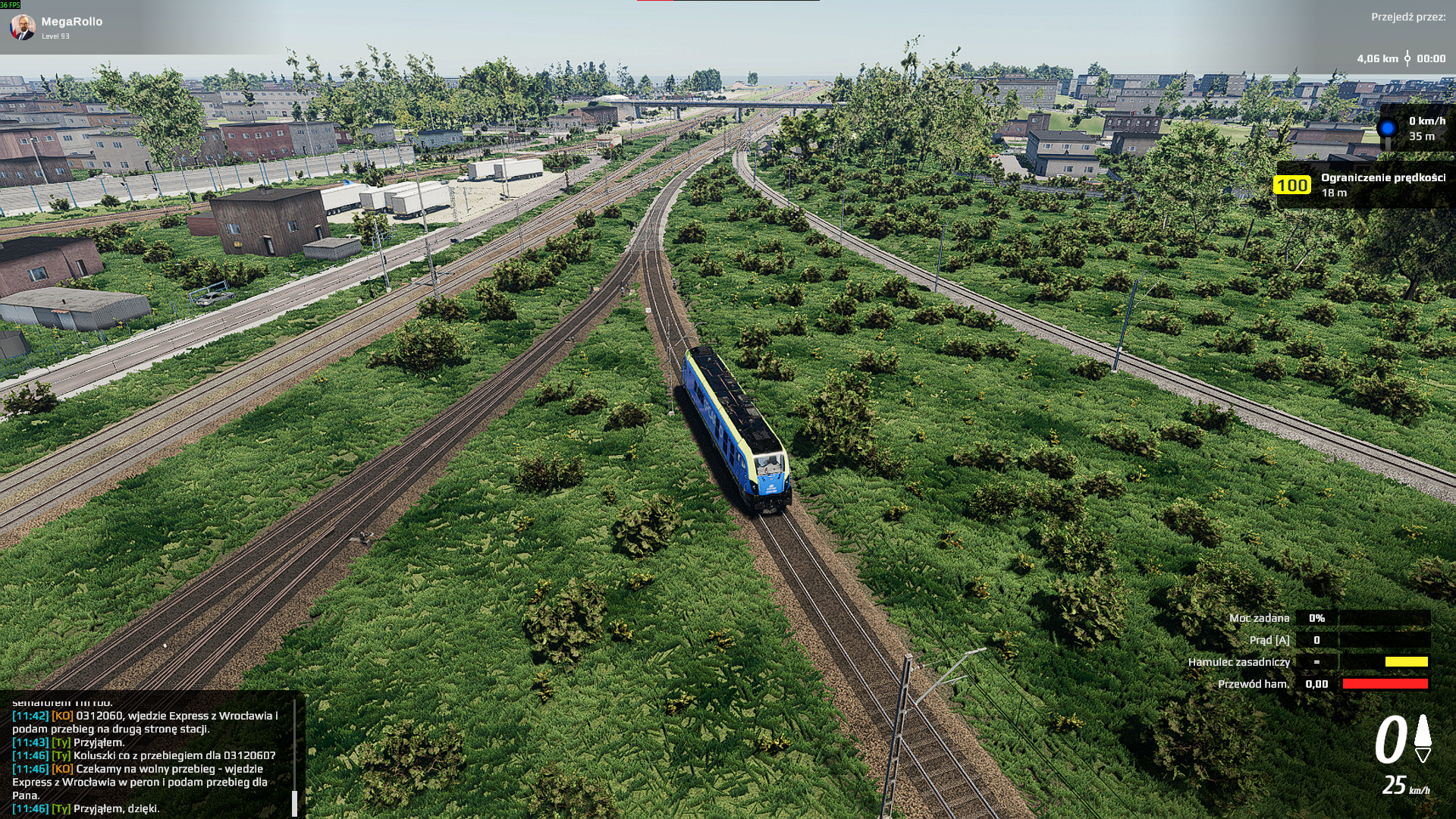Select the yellow 100 speed limit sign
Screen dimensions: 1456x819
click(x=1291, y=185)
